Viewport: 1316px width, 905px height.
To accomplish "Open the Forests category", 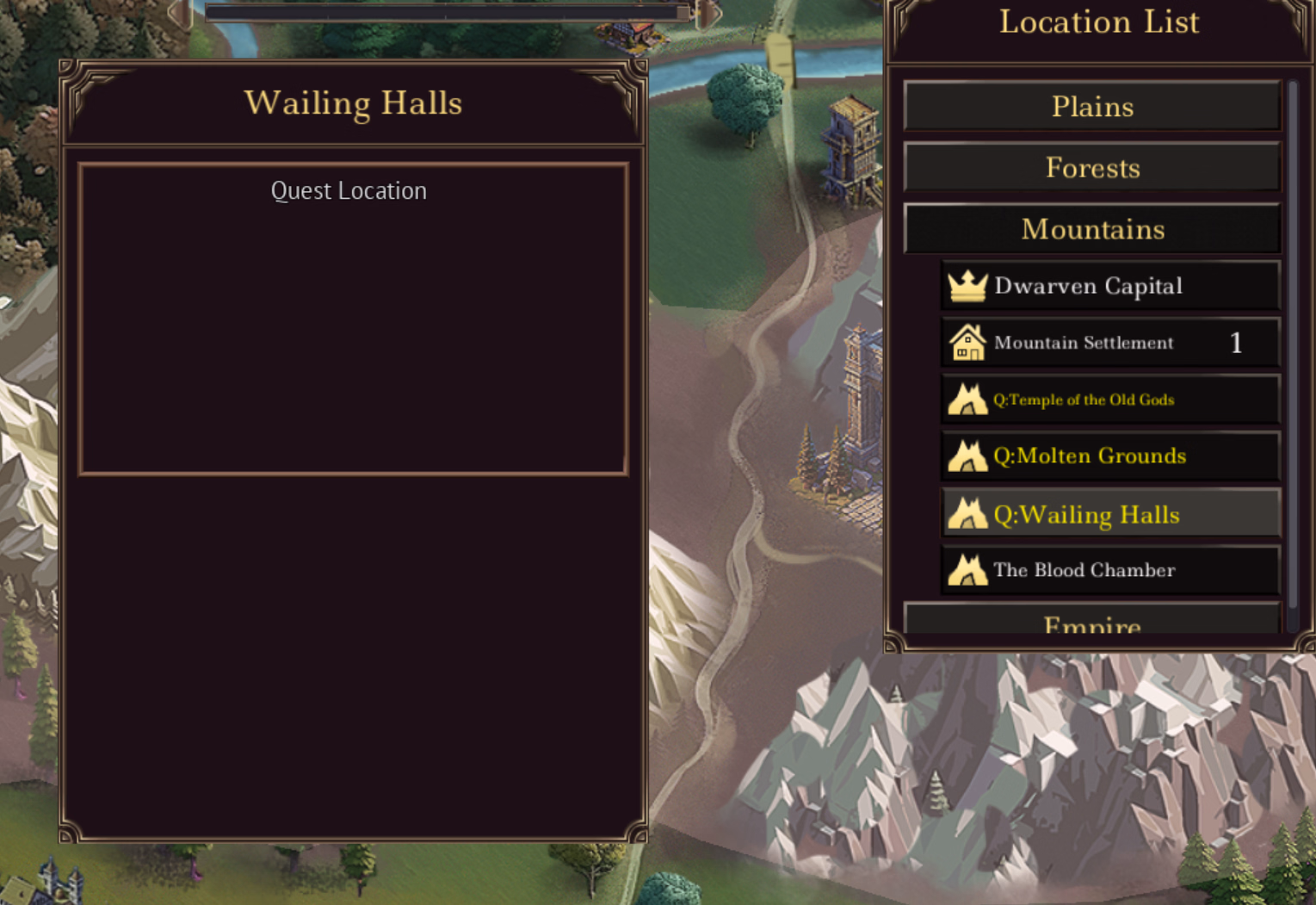I will (1091, 168).
